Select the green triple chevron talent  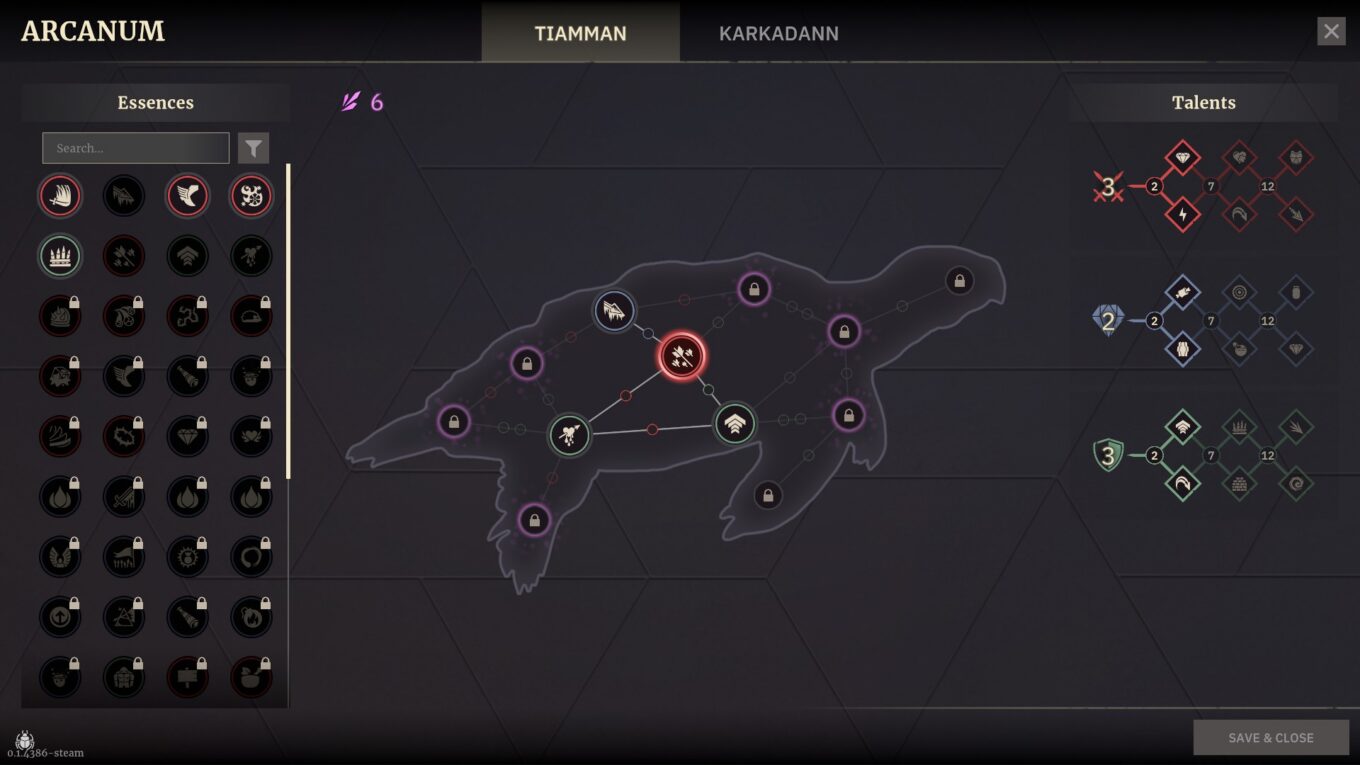1182,428
